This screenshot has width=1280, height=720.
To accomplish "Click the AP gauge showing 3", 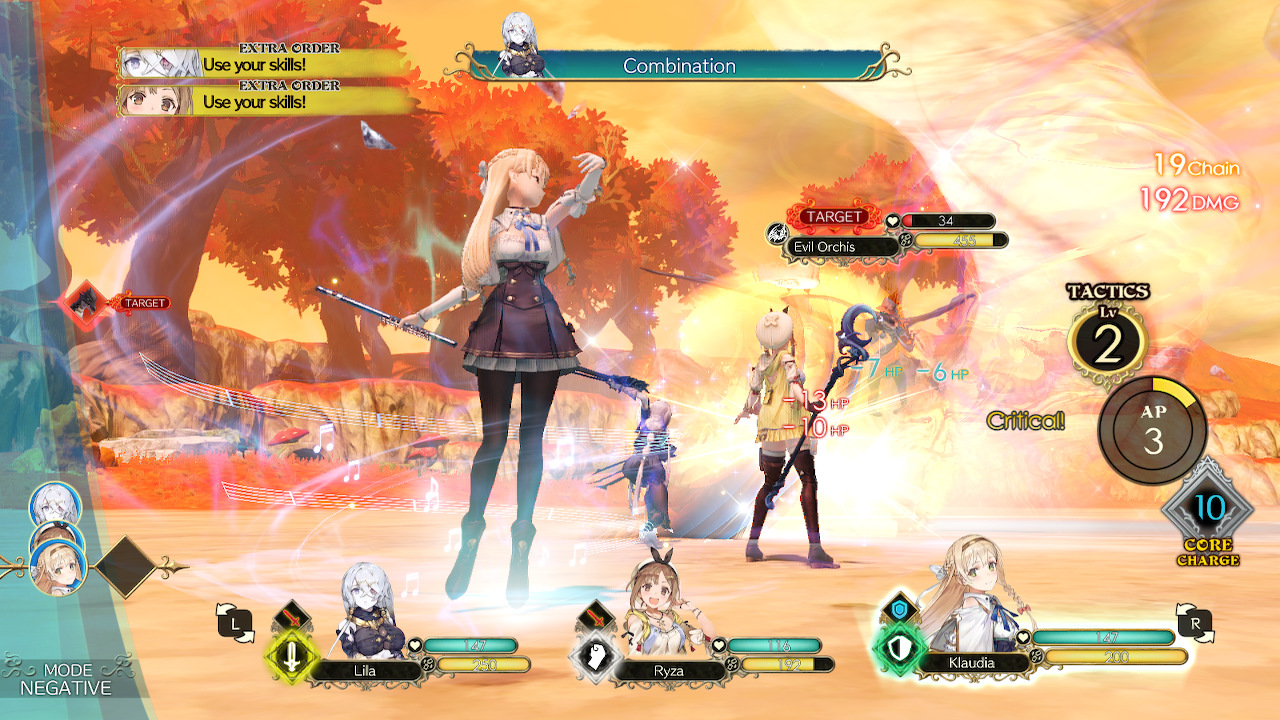I will [1149, 430].
